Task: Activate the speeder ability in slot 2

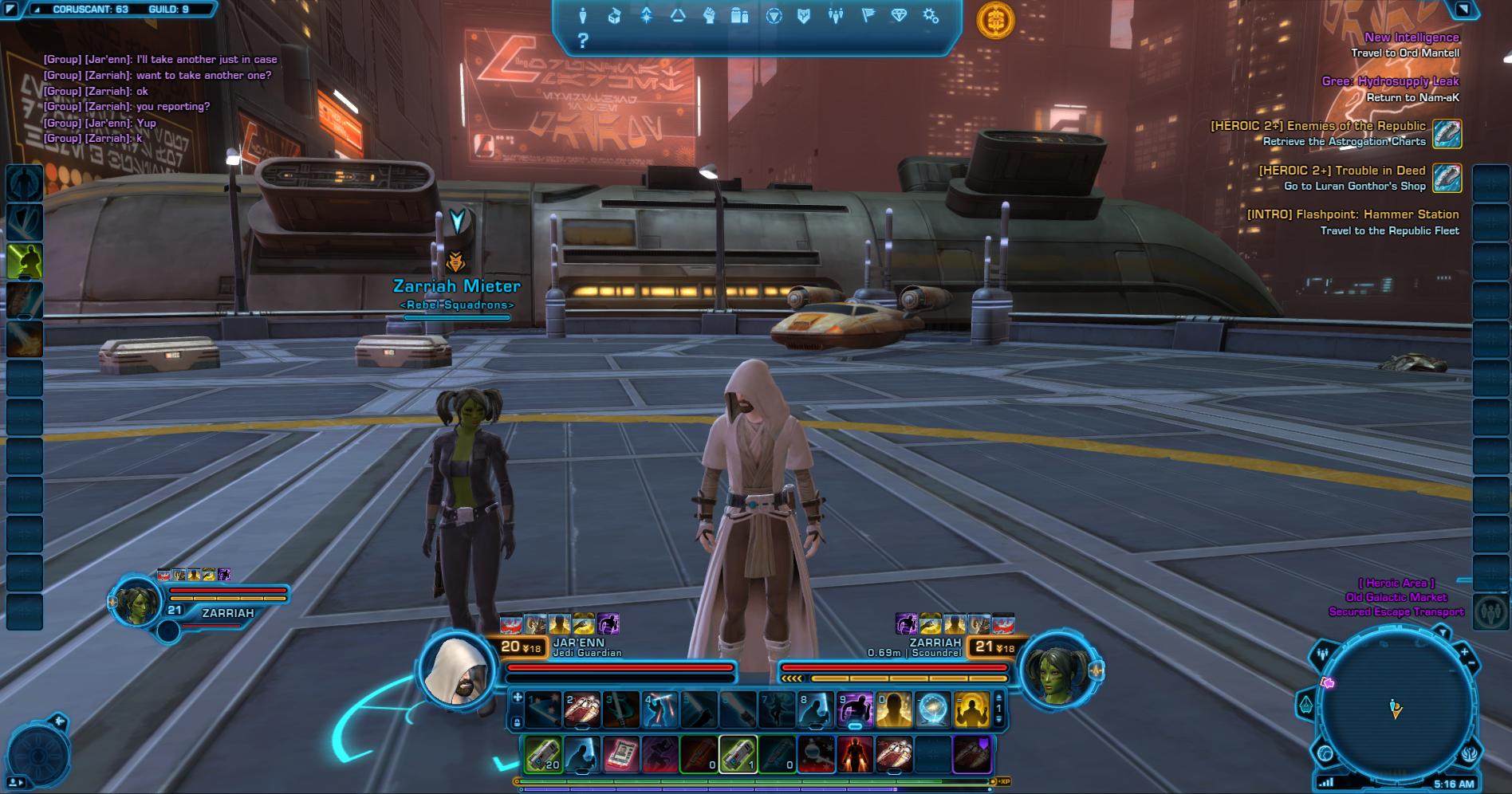Action: [582, 709]
